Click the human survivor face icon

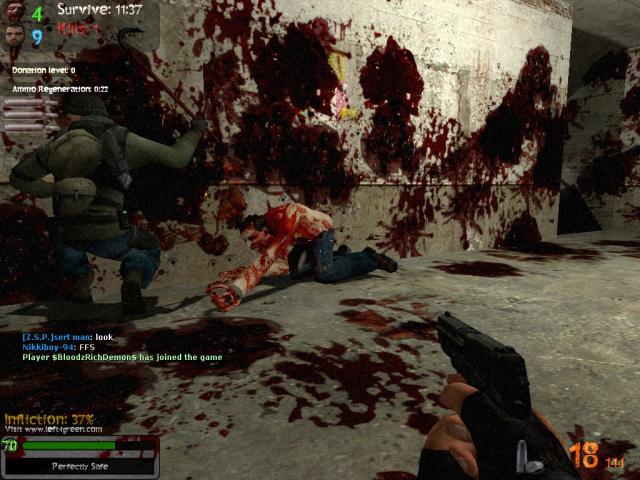pos(12,38)
